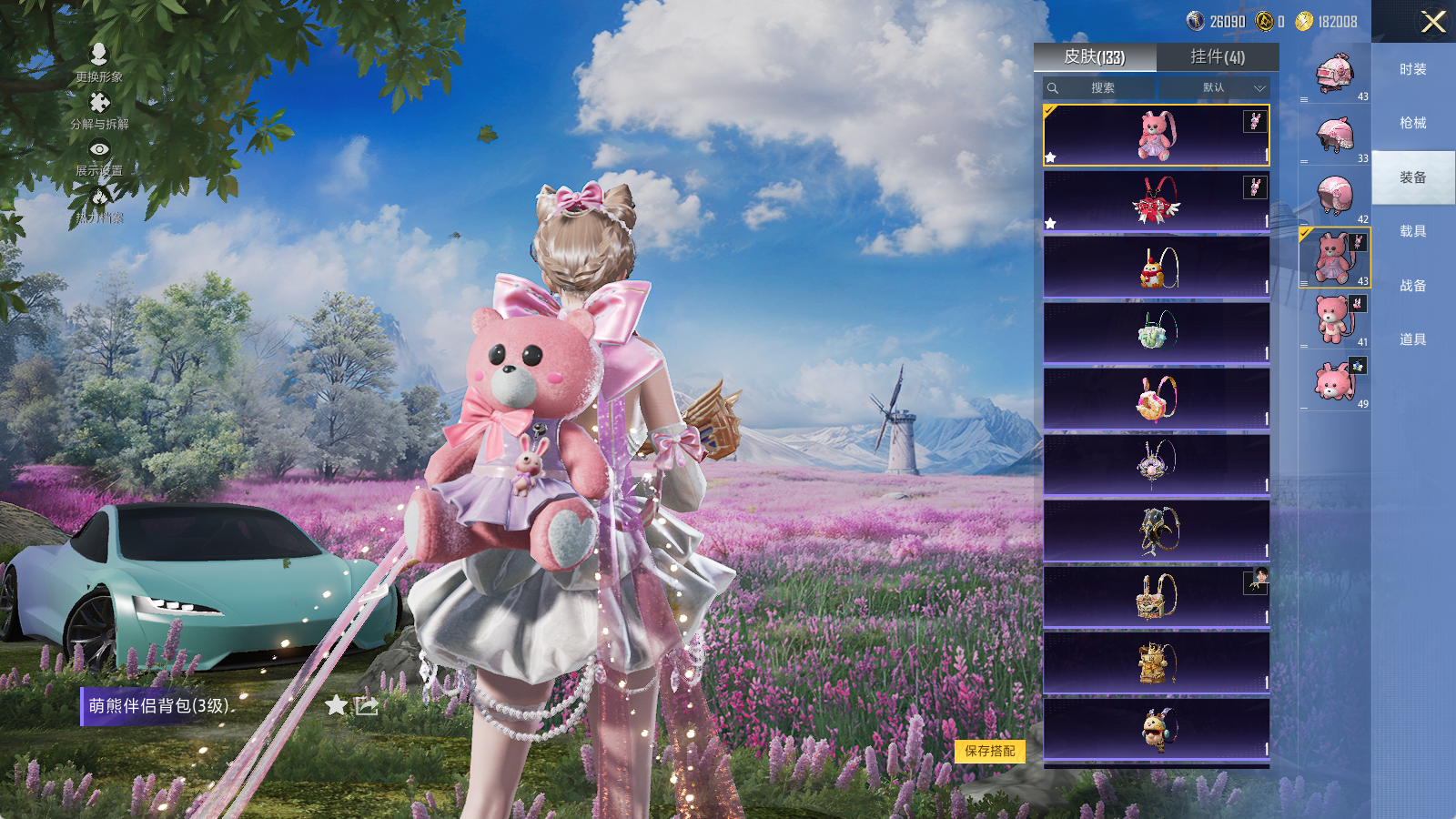
Task: Save the outfit with 保存搭配
Action: (x=990, y=751)
